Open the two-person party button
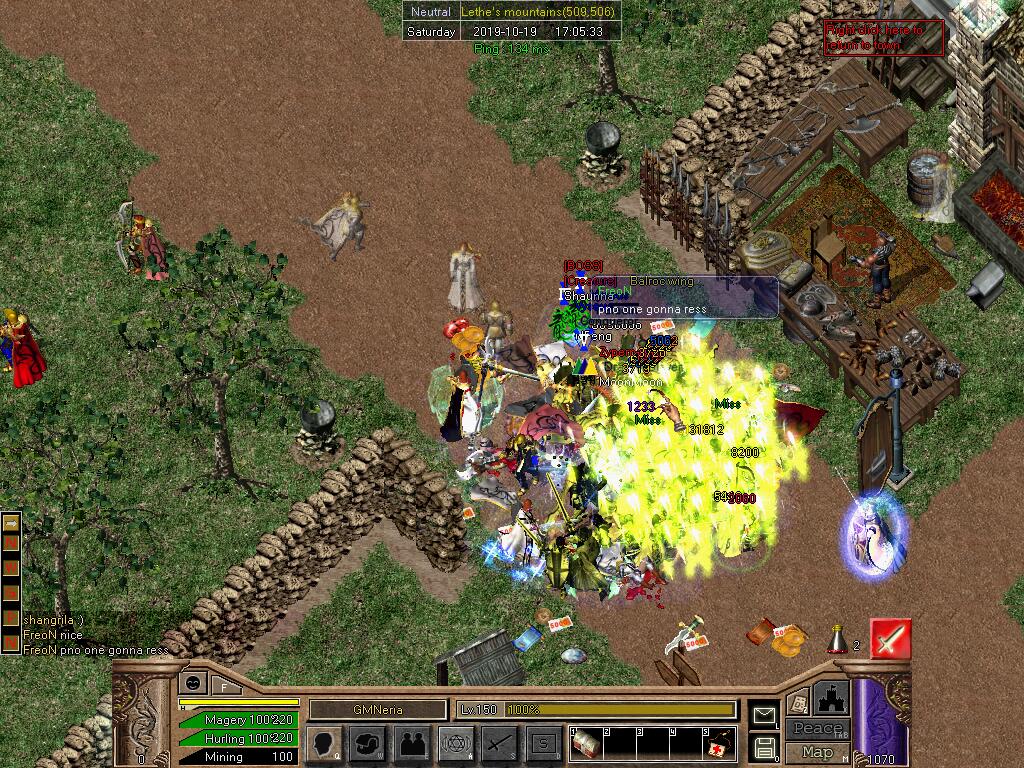Screen dimensions: 1024x768 pyautogui.click(x=412, y=743)
